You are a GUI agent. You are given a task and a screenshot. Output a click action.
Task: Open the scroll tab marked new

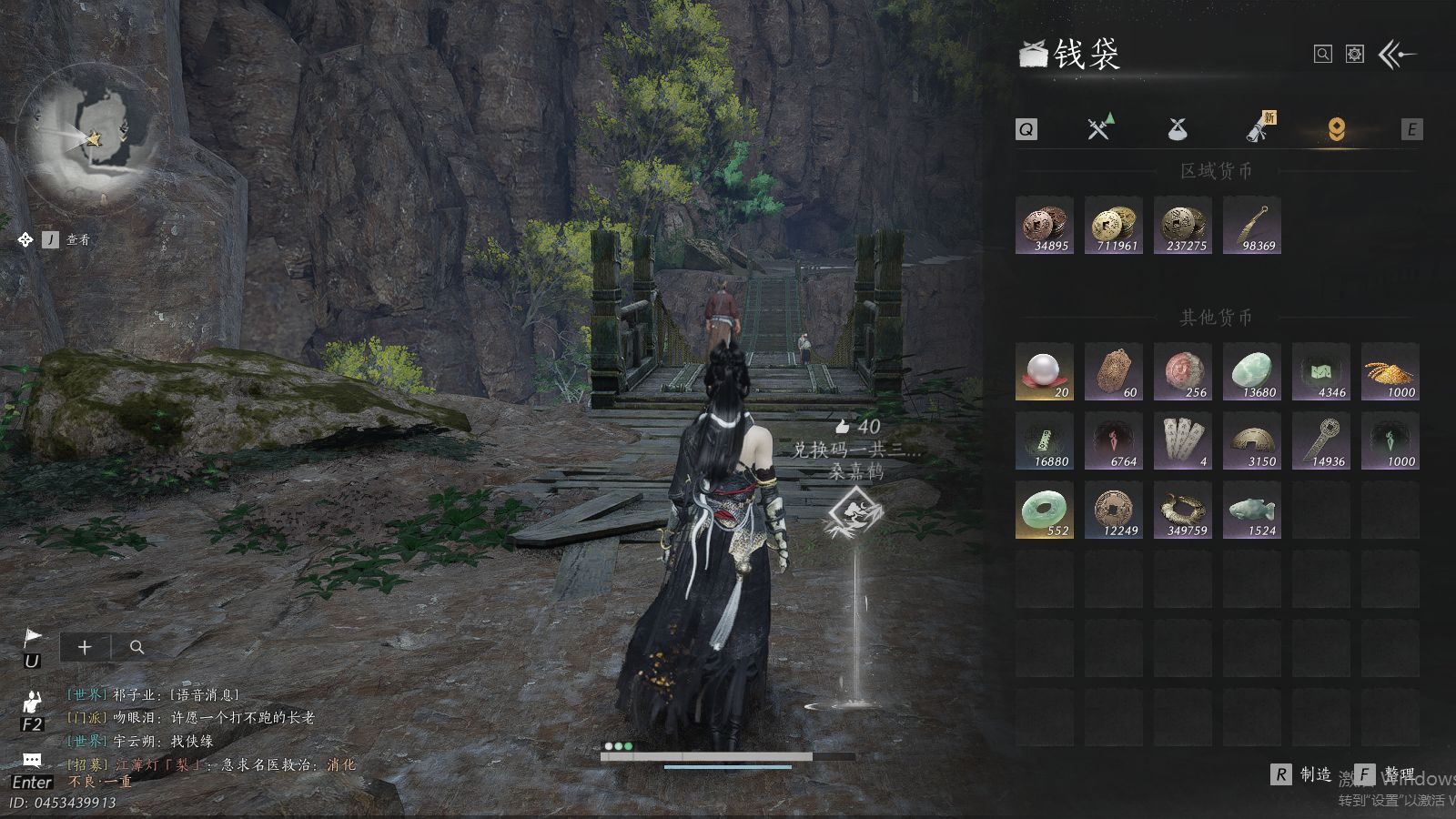tap(1259, 129)
